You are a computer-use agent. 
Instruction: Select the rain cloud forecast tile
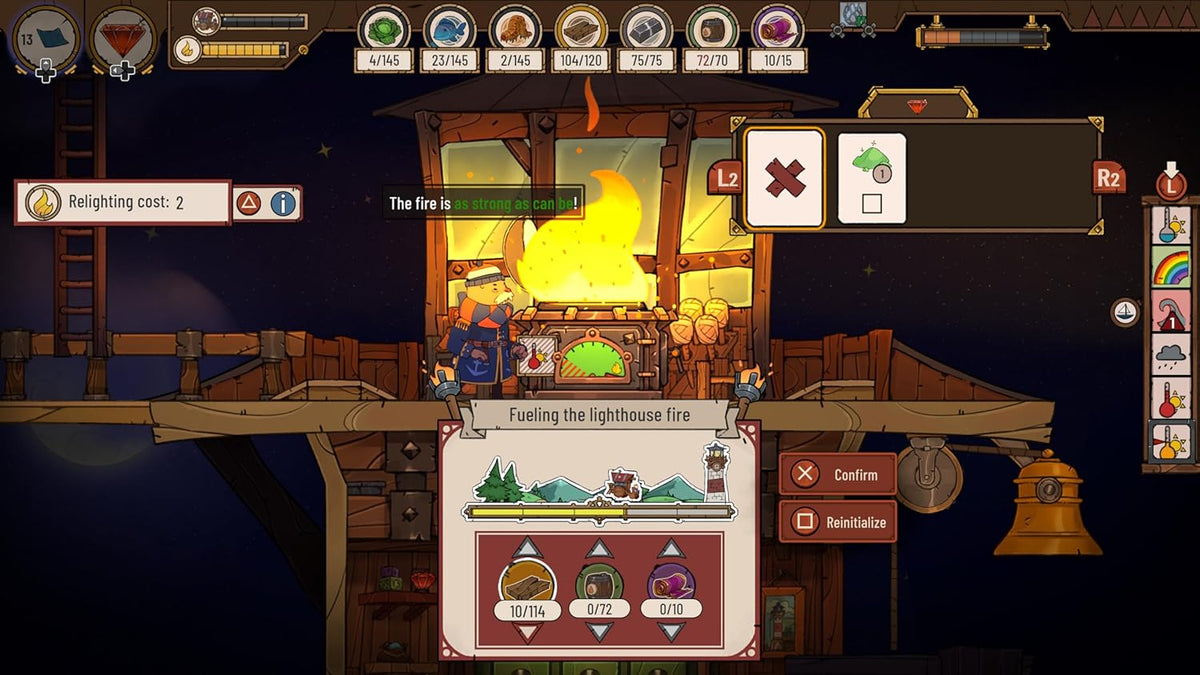click(x=1171, y=354)
